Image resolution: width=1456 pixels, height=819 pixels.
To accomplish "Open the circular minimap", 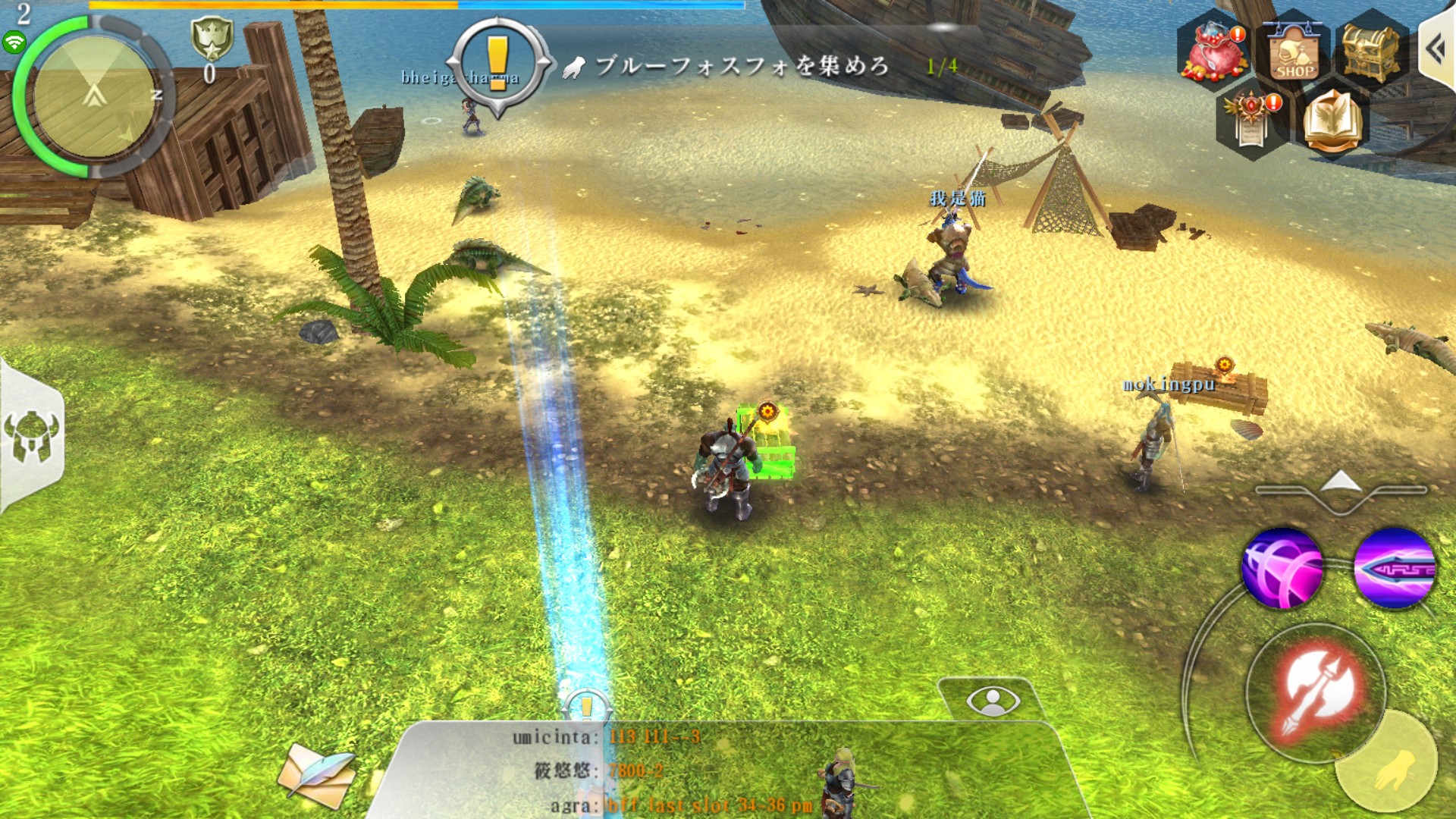I will pos(93,97).
